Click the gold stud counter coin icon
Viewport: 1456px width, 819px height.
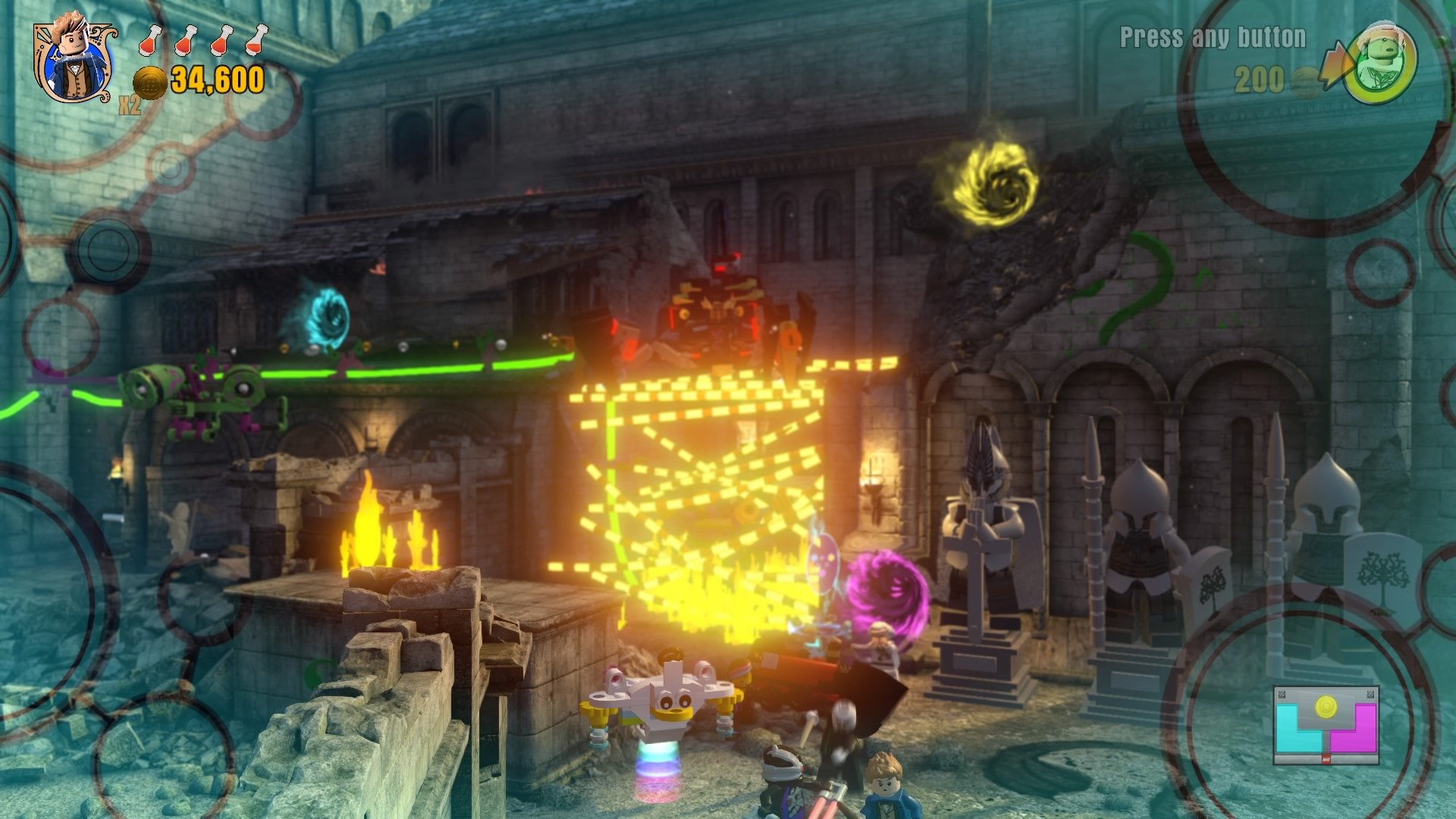click(152, 82)
